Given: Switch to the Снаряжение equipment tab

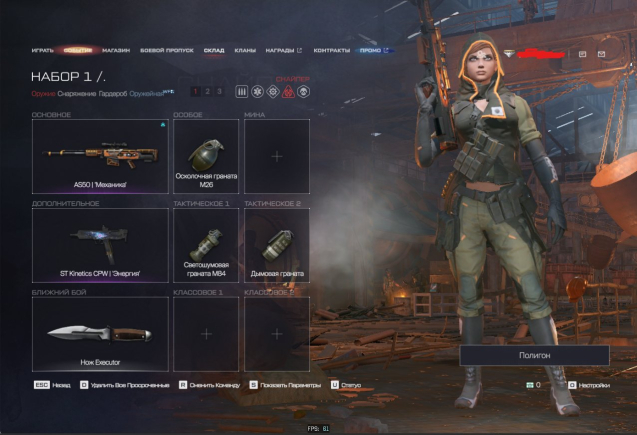Looking at the screenshot, I should [78, 92].
